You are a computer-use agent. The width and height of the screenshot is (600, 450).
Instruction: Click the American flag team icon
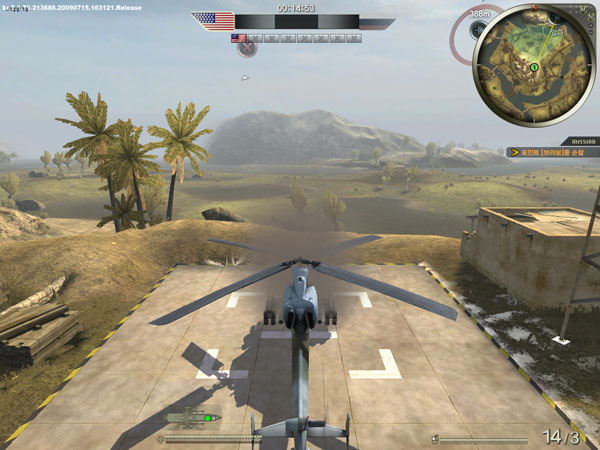tap(212, 21)
